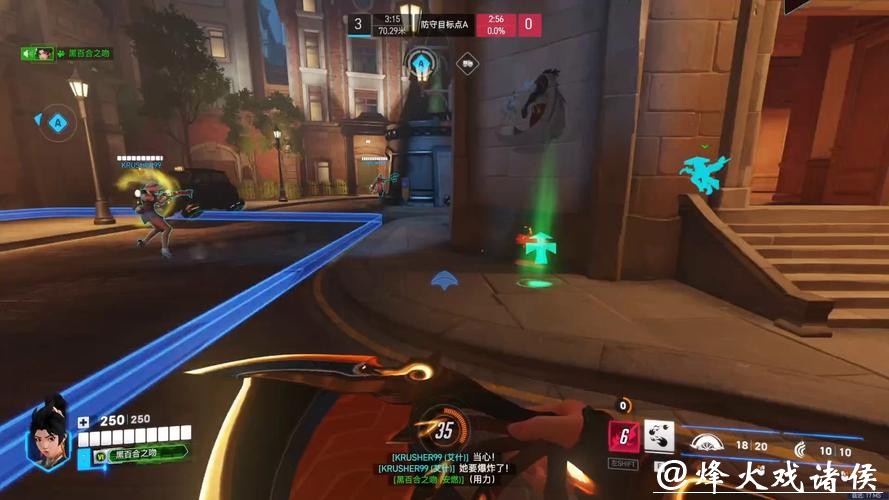Select the red ability icon showing 6

(624, 438)
